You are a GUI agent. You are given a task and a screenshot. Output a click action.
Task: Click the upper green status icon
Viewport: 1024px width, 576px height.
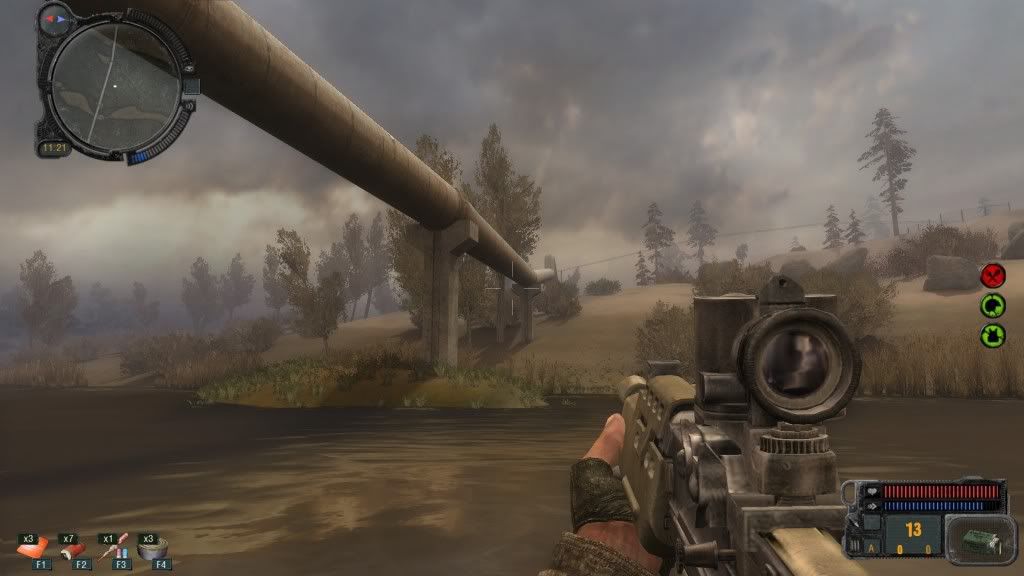993,305
